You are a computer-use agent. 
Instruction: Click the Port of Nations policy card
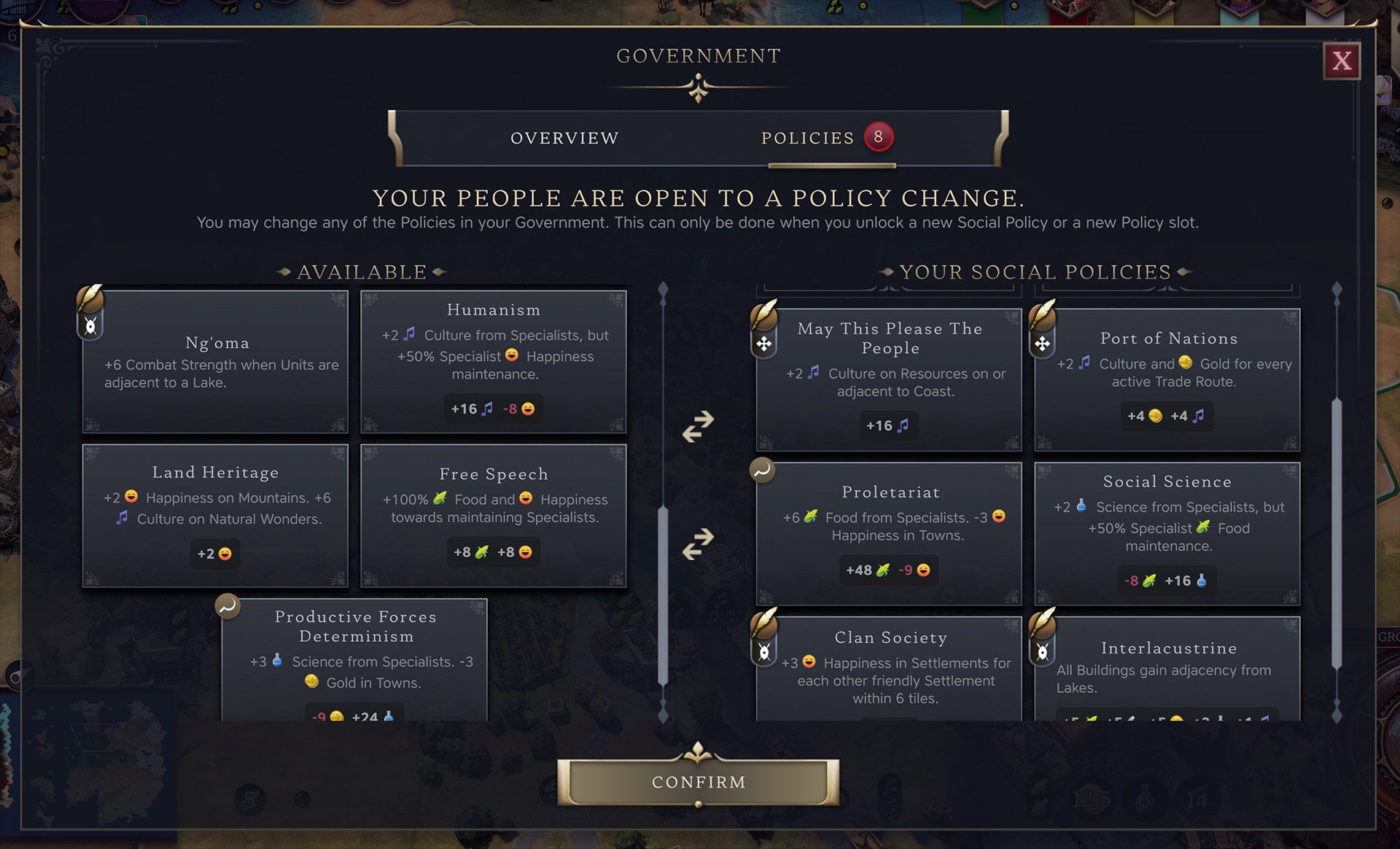click(1167, 379)
